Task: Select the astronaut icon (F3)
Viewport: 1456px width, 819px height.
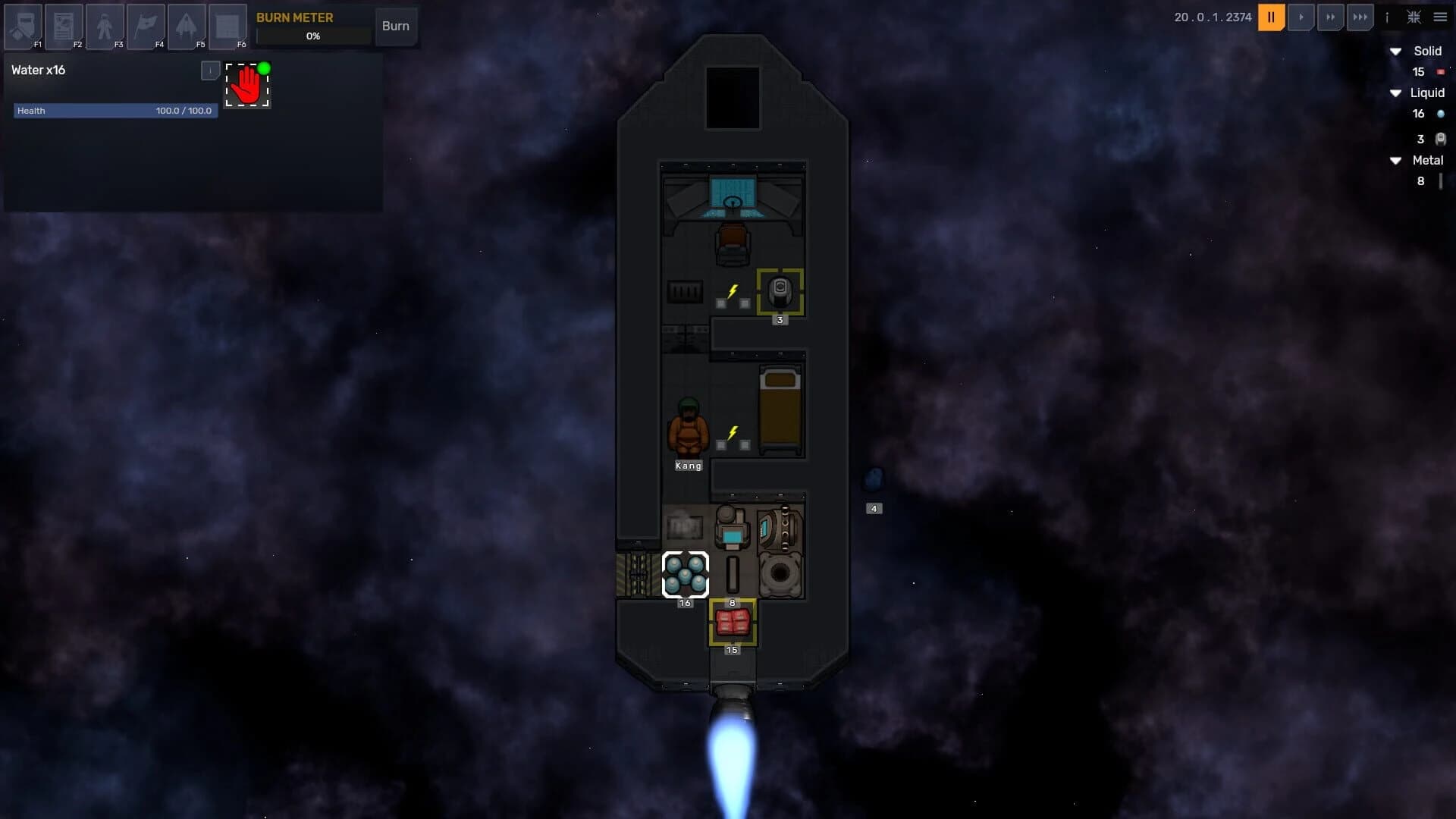Action: 105,25
